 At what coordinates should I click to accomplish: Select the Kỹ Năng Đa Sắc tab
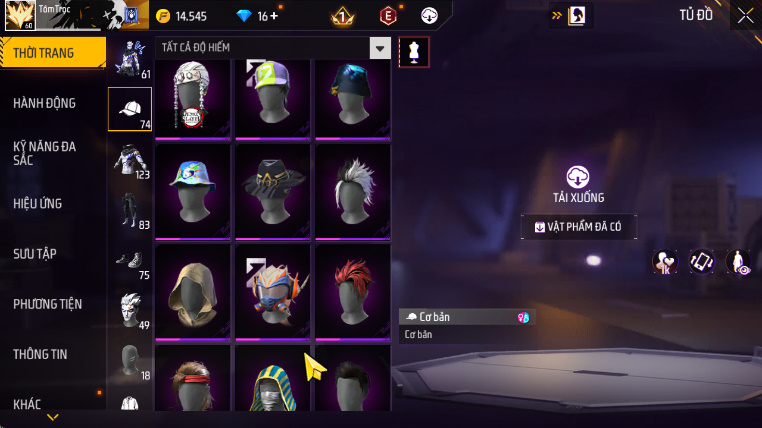[x=45, y=153]
